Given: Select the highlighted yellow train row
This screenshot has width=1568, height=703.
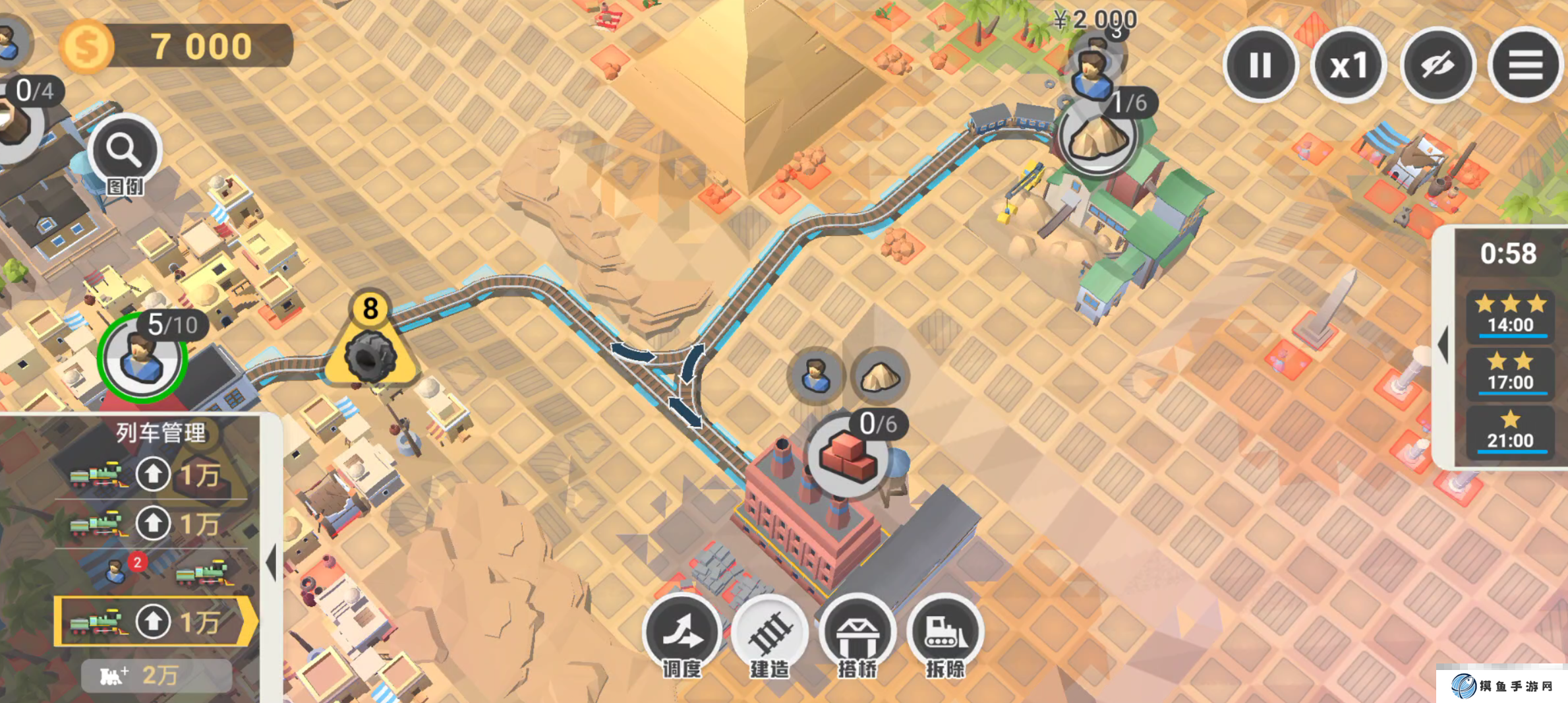Looking at the screenshot, I should pyautogui.click(x=153, y=621).
